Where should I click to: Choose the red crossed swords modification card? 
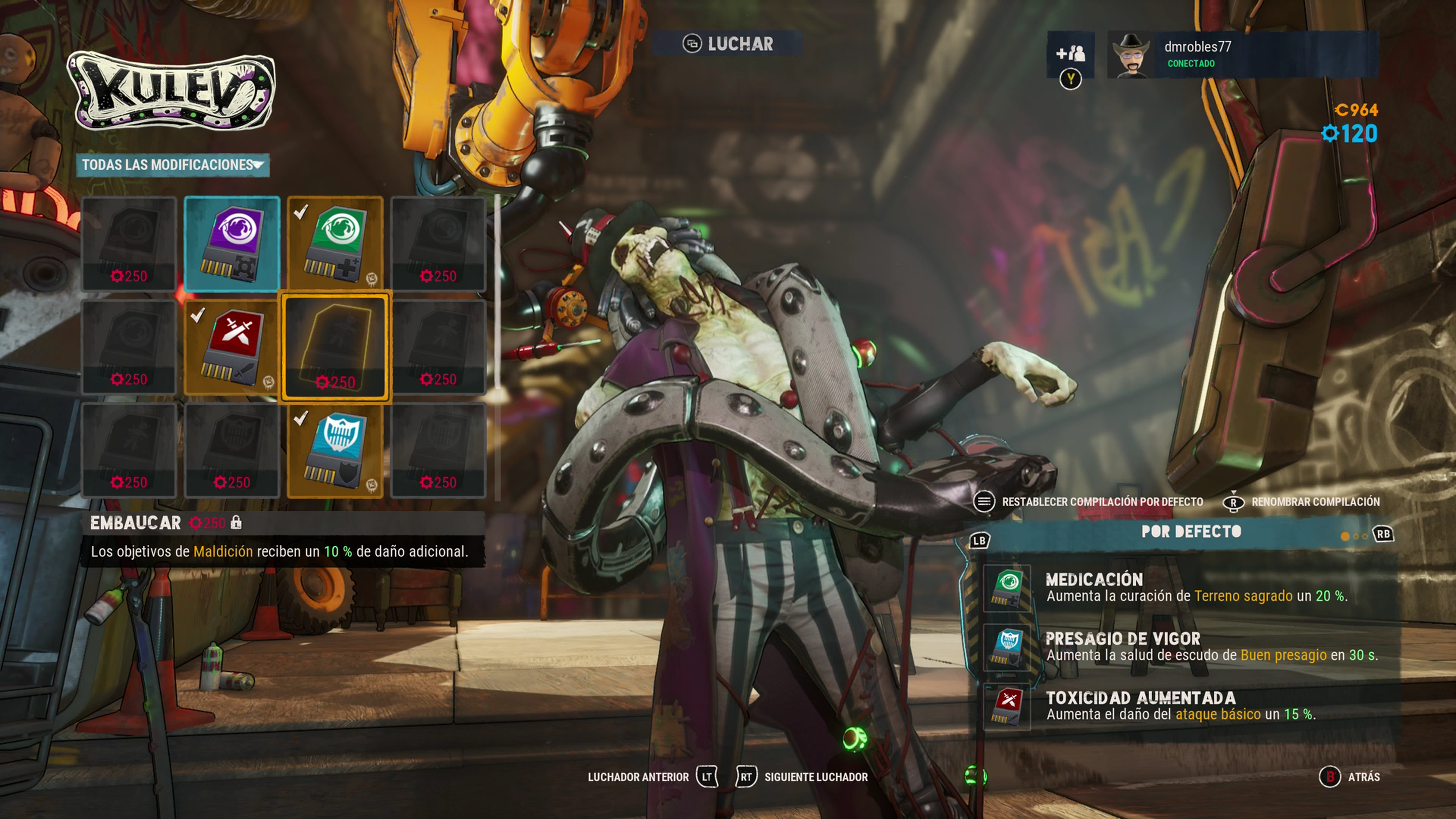pyautogui.click(x=232, y=347)
